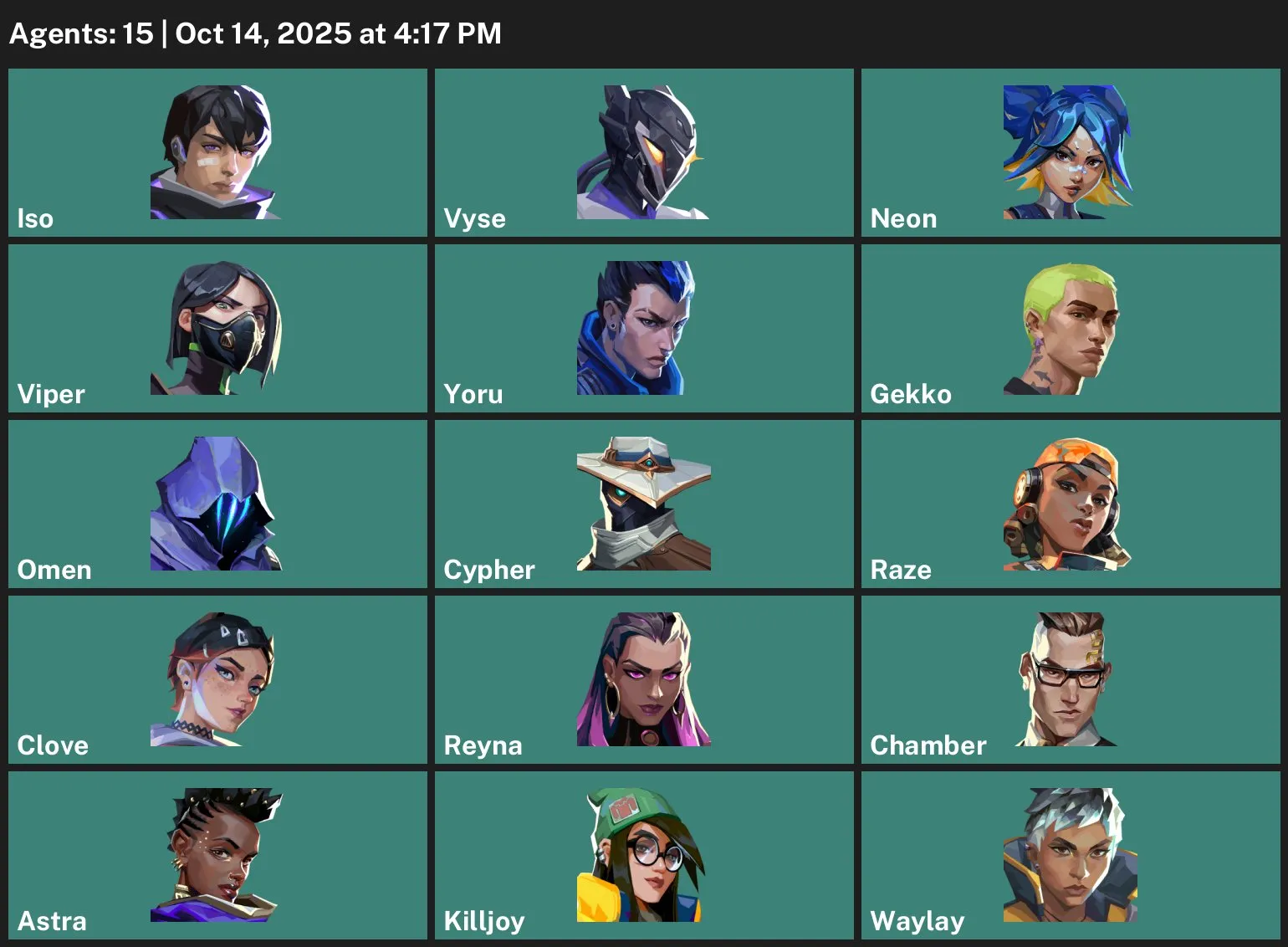Image resolution: width=1288 pixels, height=947 pixels.
Task: Click the Viper name label
Action: pyautogui.click(x=50, y=393)
